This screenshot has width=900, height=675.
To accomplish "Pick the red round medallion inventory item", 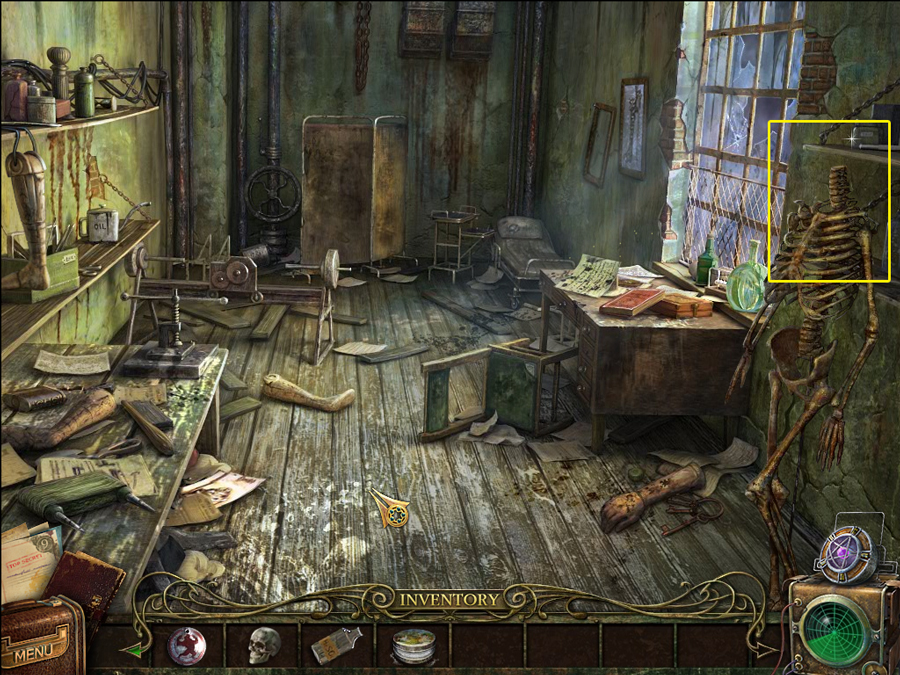I will (186, 646).
